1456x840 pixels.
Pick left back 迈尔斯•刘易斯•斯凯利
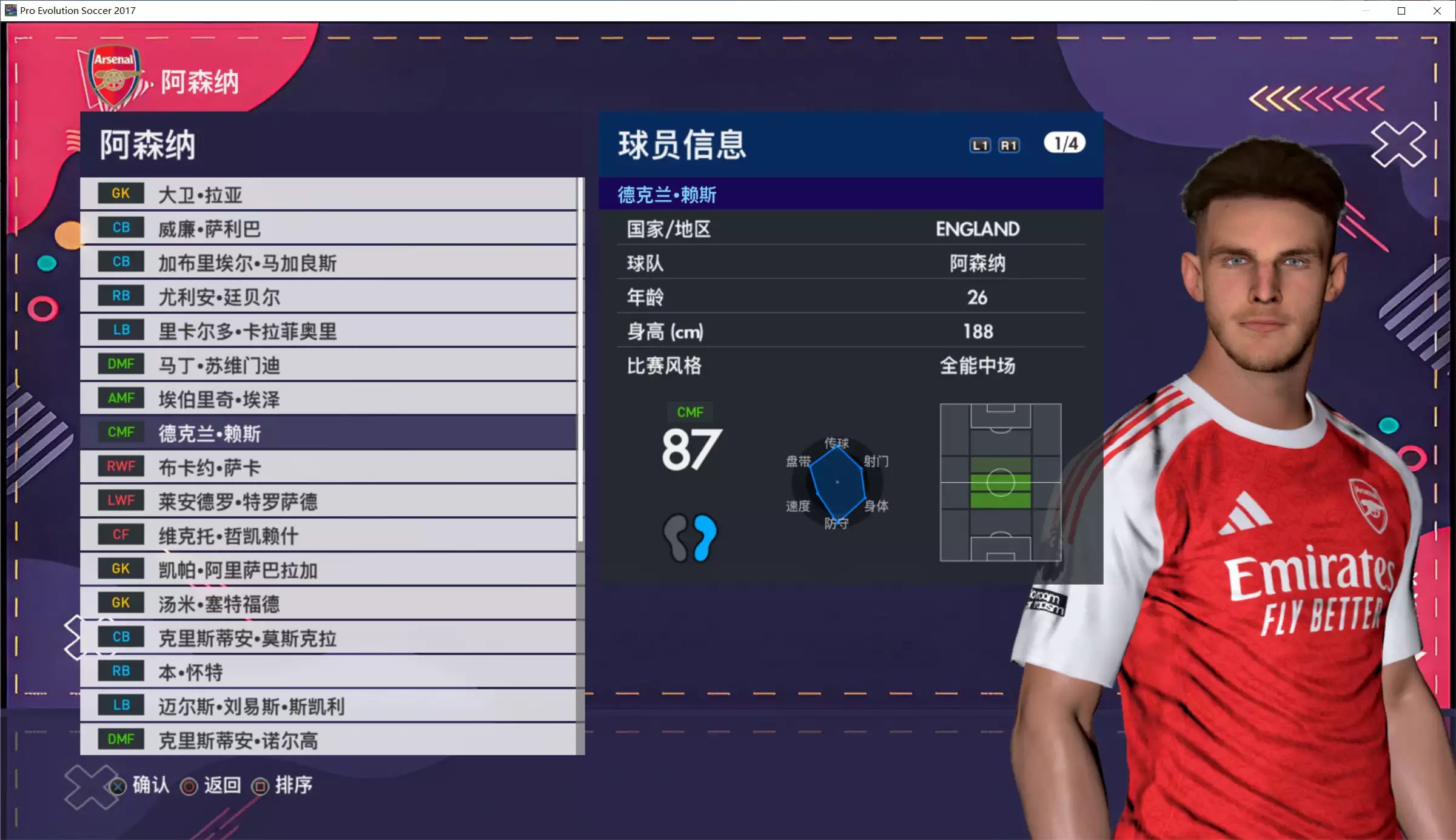coord(327,706)
